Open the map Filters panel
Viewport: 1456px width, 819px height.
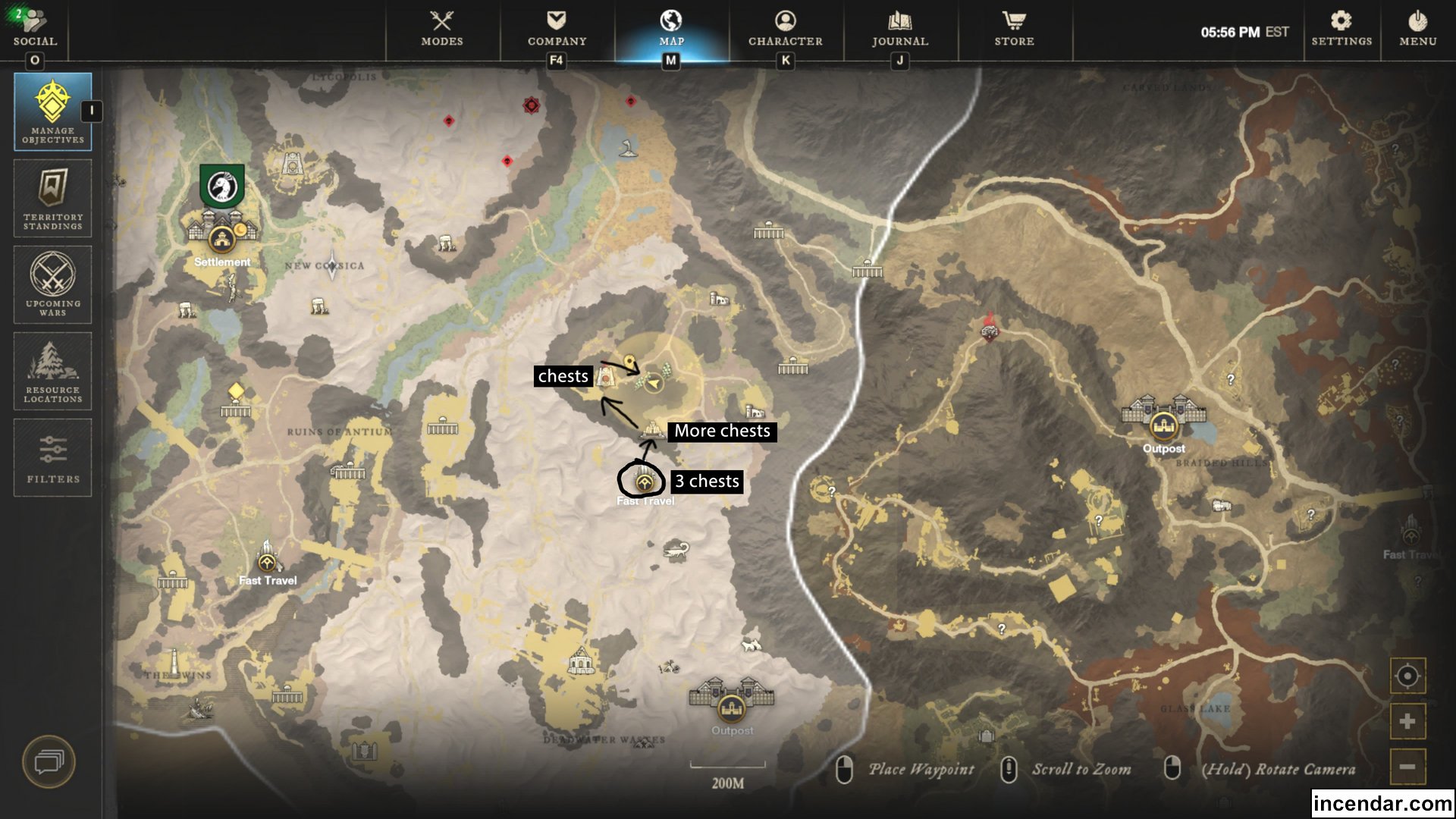tap(52, 457)
